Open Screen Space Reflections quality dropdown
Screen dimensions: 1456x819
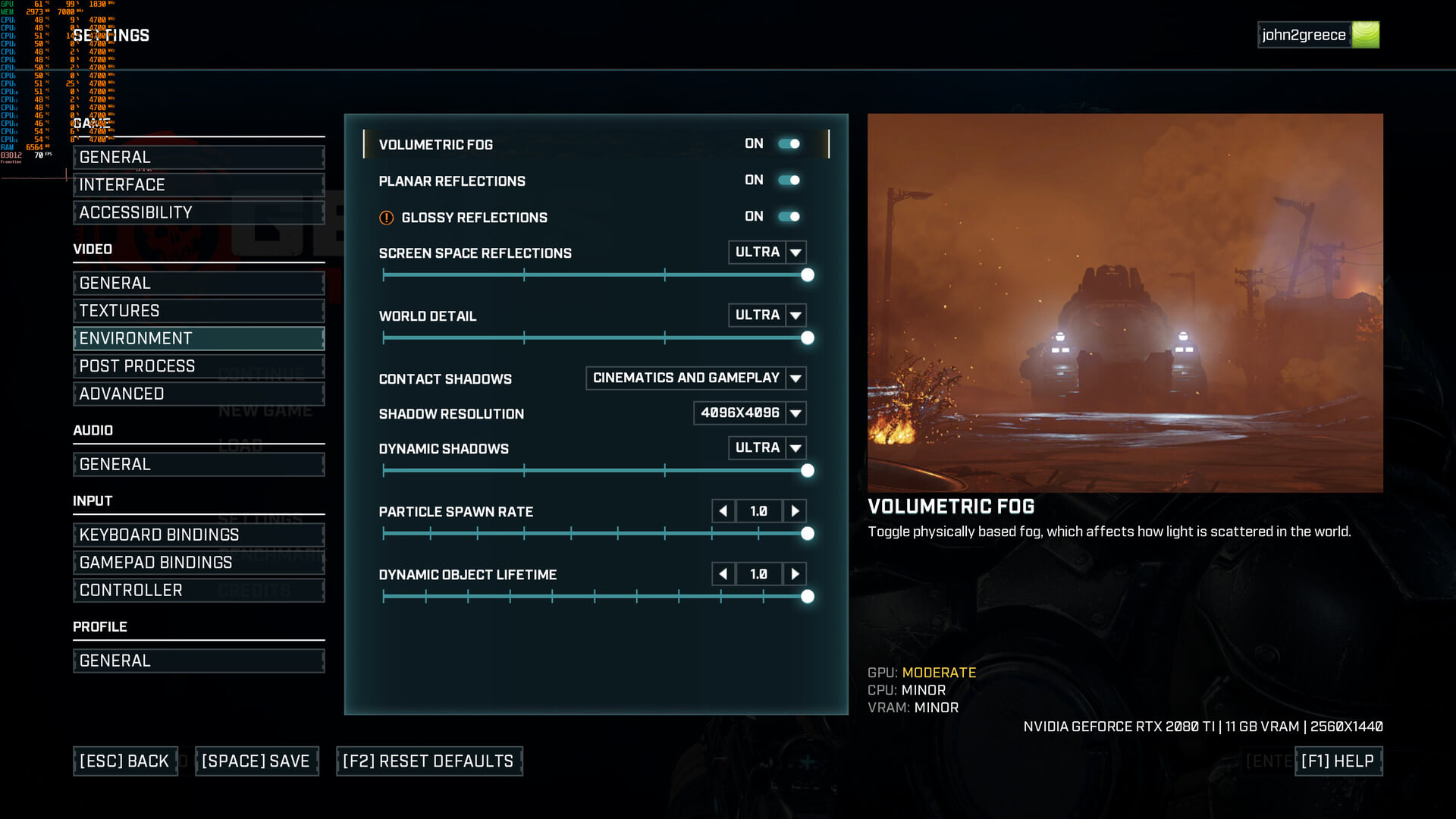coord(795,253)
